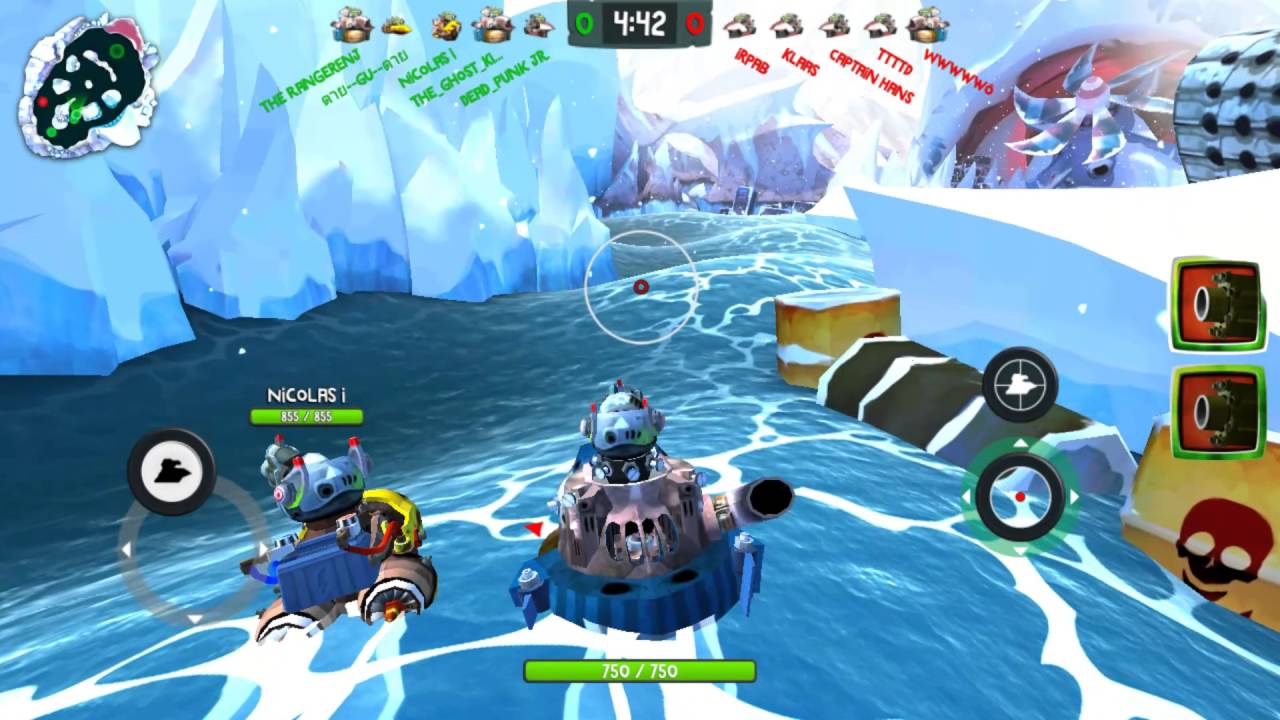Click the red-dot aiming joystick
This screenshot has width=1280, height=720.
(1020, 497)
